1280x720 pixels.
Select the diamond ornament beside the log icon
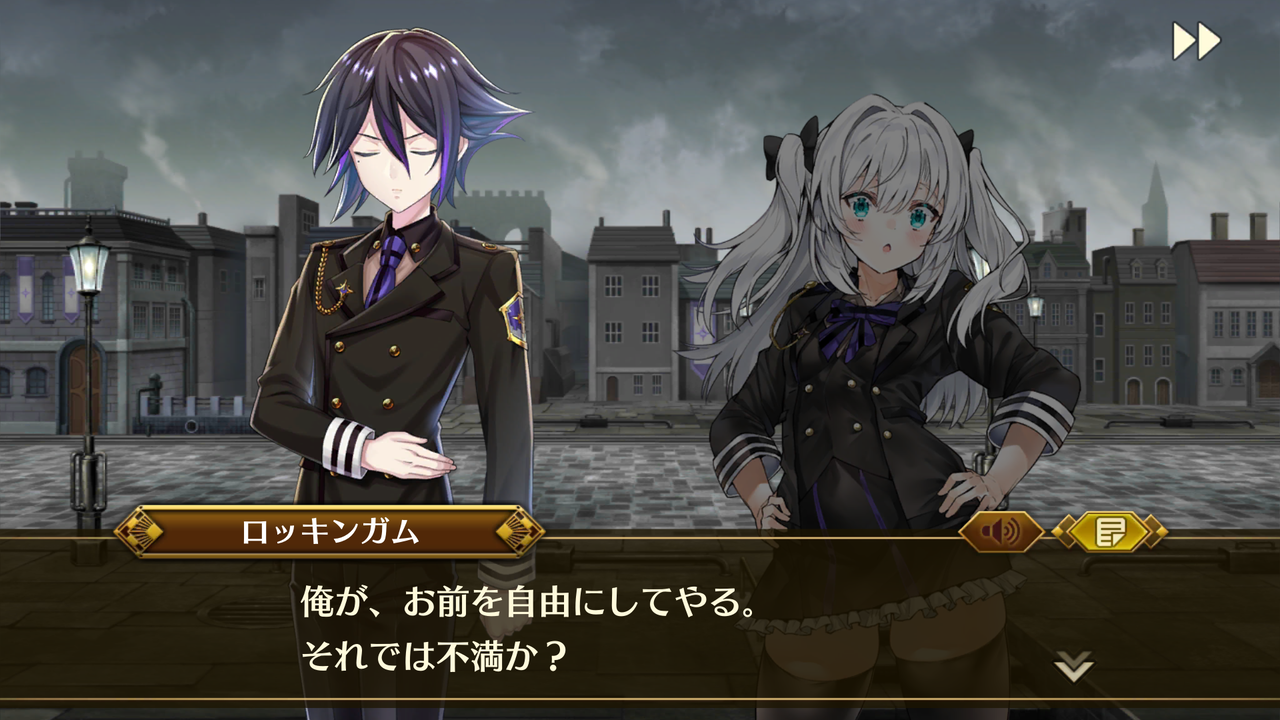pos(1066,533)
